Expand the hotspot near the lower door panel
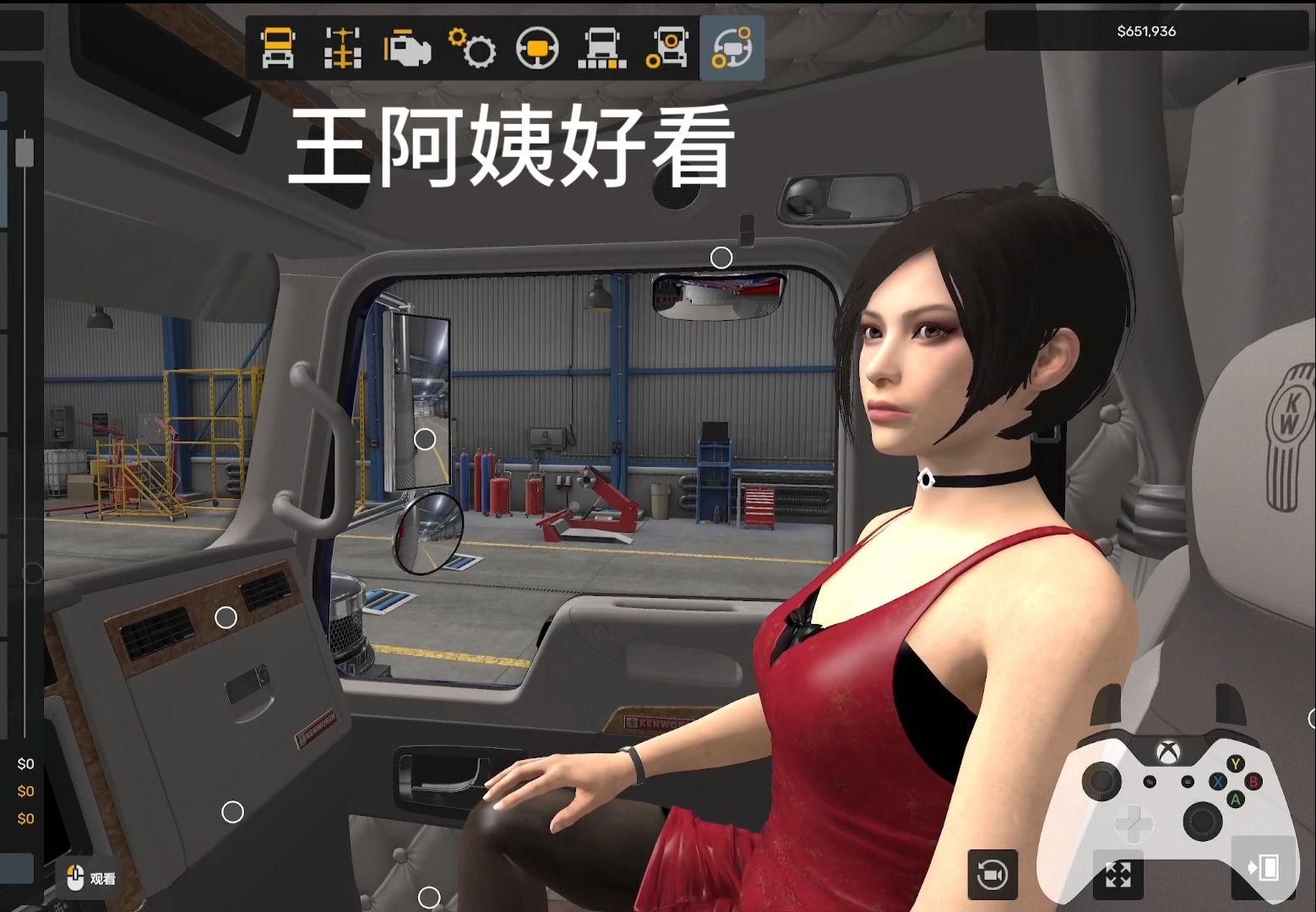The height and width of the screenshot is (912, 1316). click(233, 811)
